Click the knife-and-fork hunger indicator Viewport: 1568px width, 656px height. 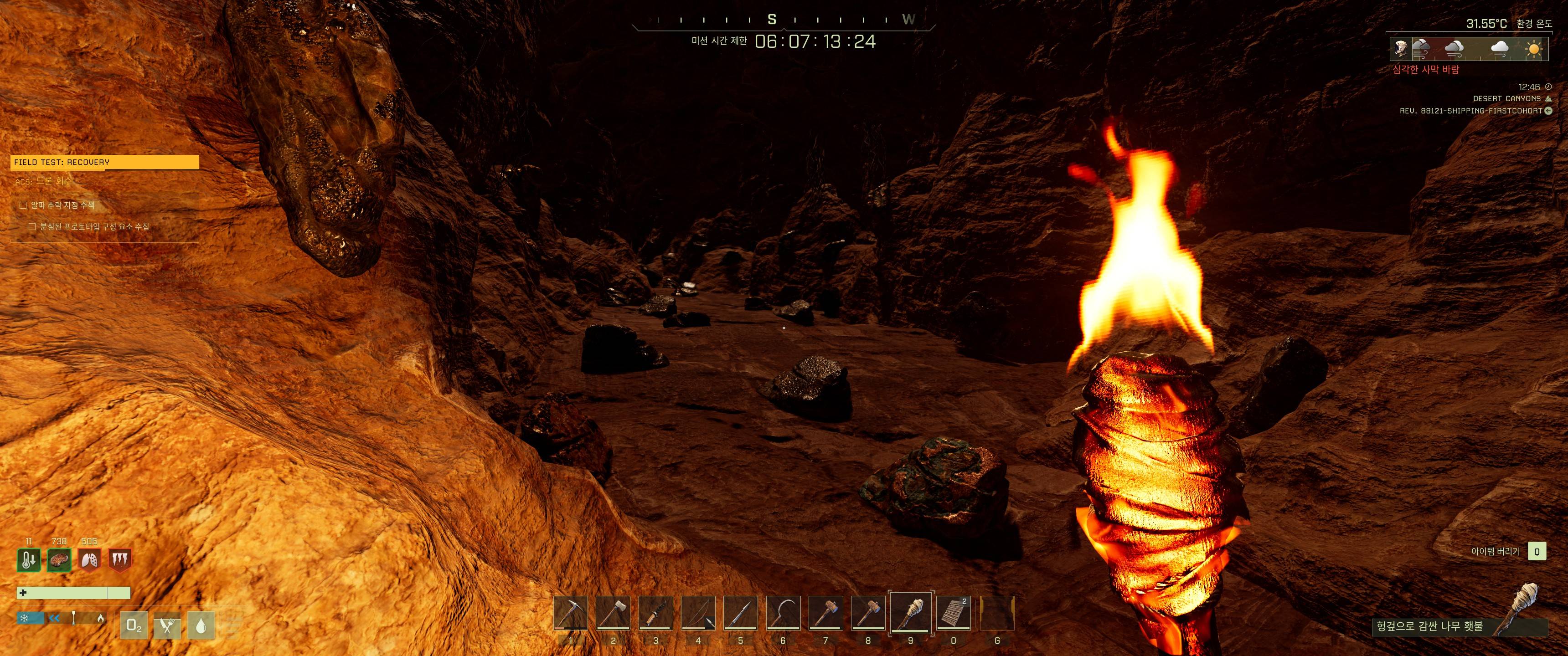pyautogui.click(x=167, y=625)
